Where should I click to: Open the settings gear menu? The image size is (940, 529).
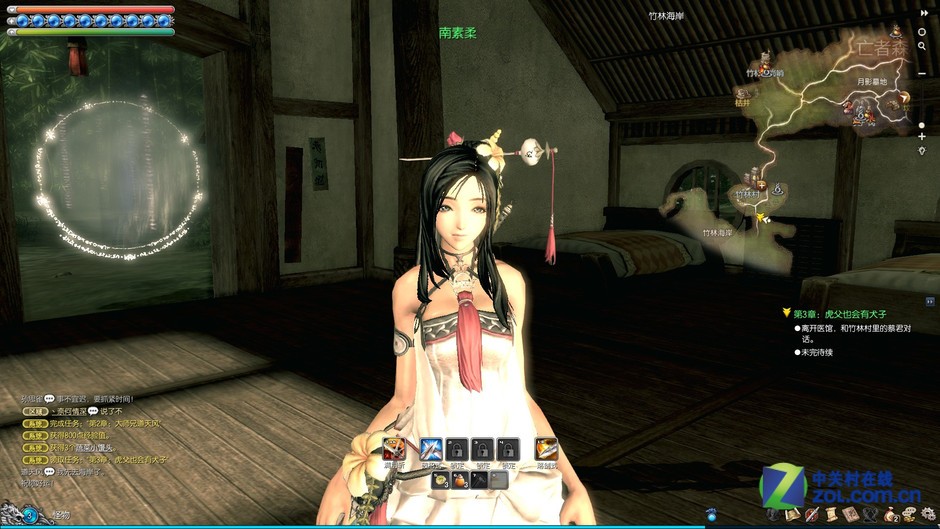pos(928,515)
